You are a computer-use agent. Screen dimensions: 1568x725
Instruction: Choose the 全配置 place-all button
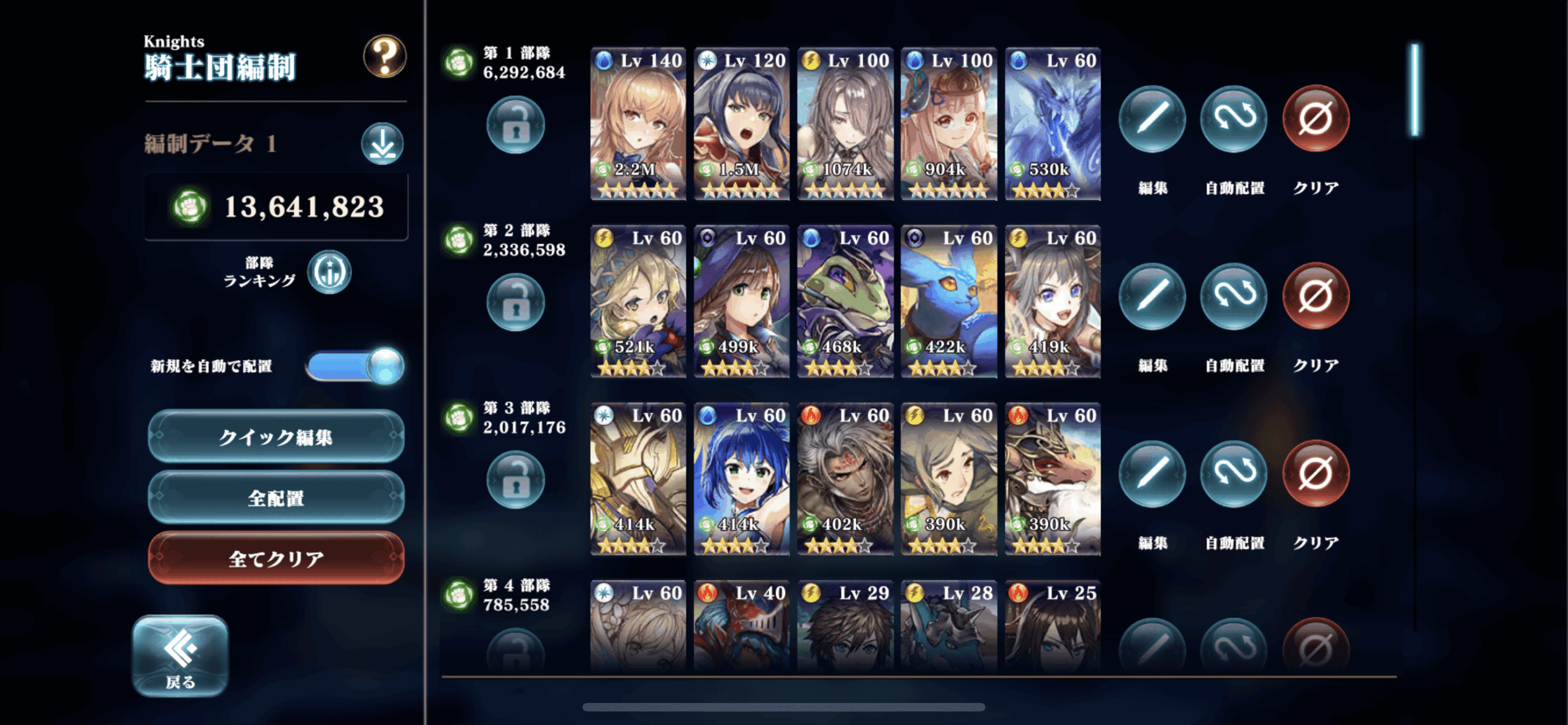276,498
